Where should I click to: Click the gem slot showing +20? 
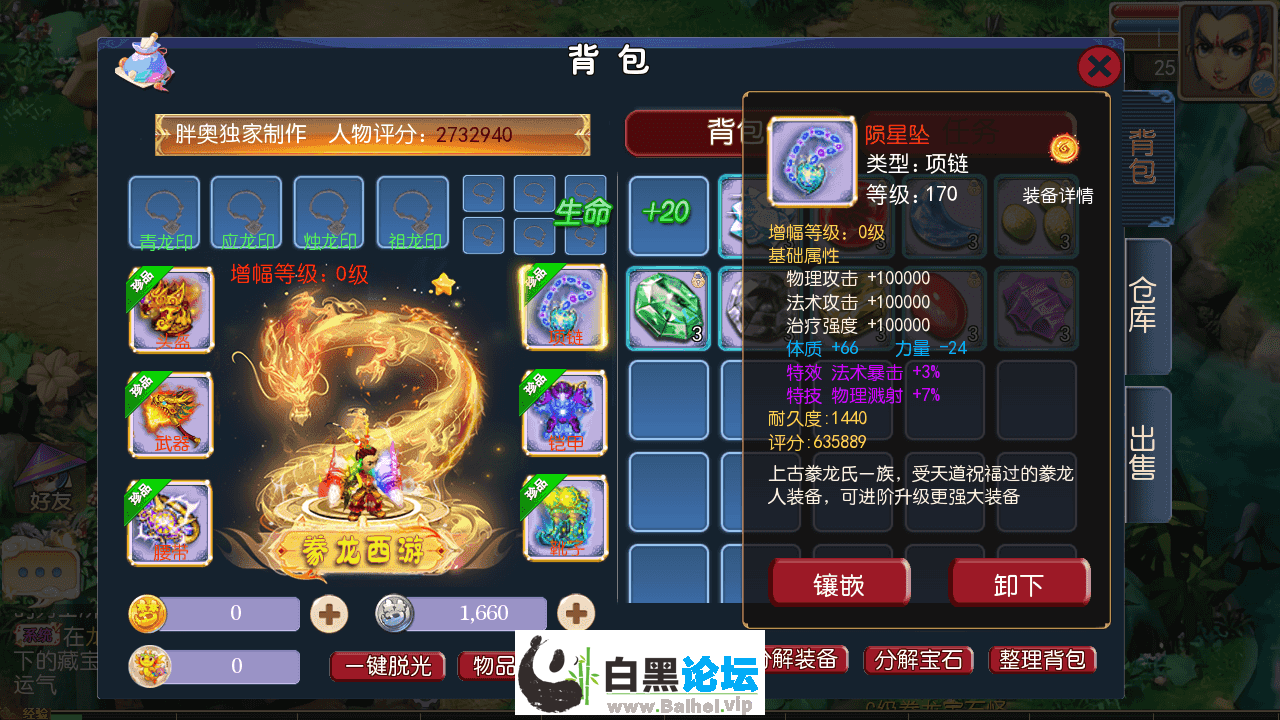click(x=667, y=215)
